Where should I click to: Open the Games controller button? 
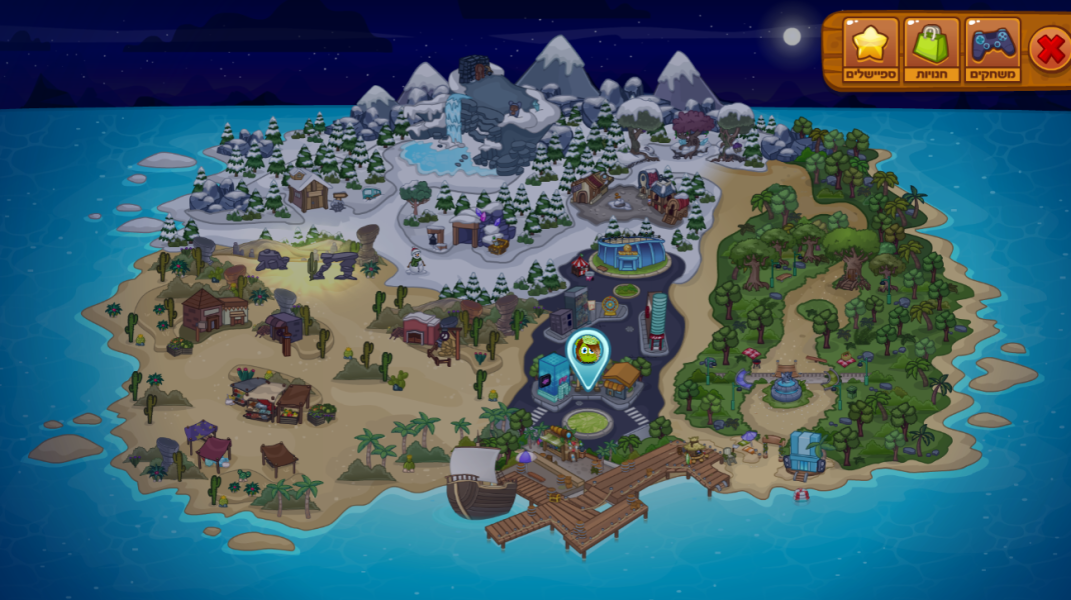[x=992, y=50]
